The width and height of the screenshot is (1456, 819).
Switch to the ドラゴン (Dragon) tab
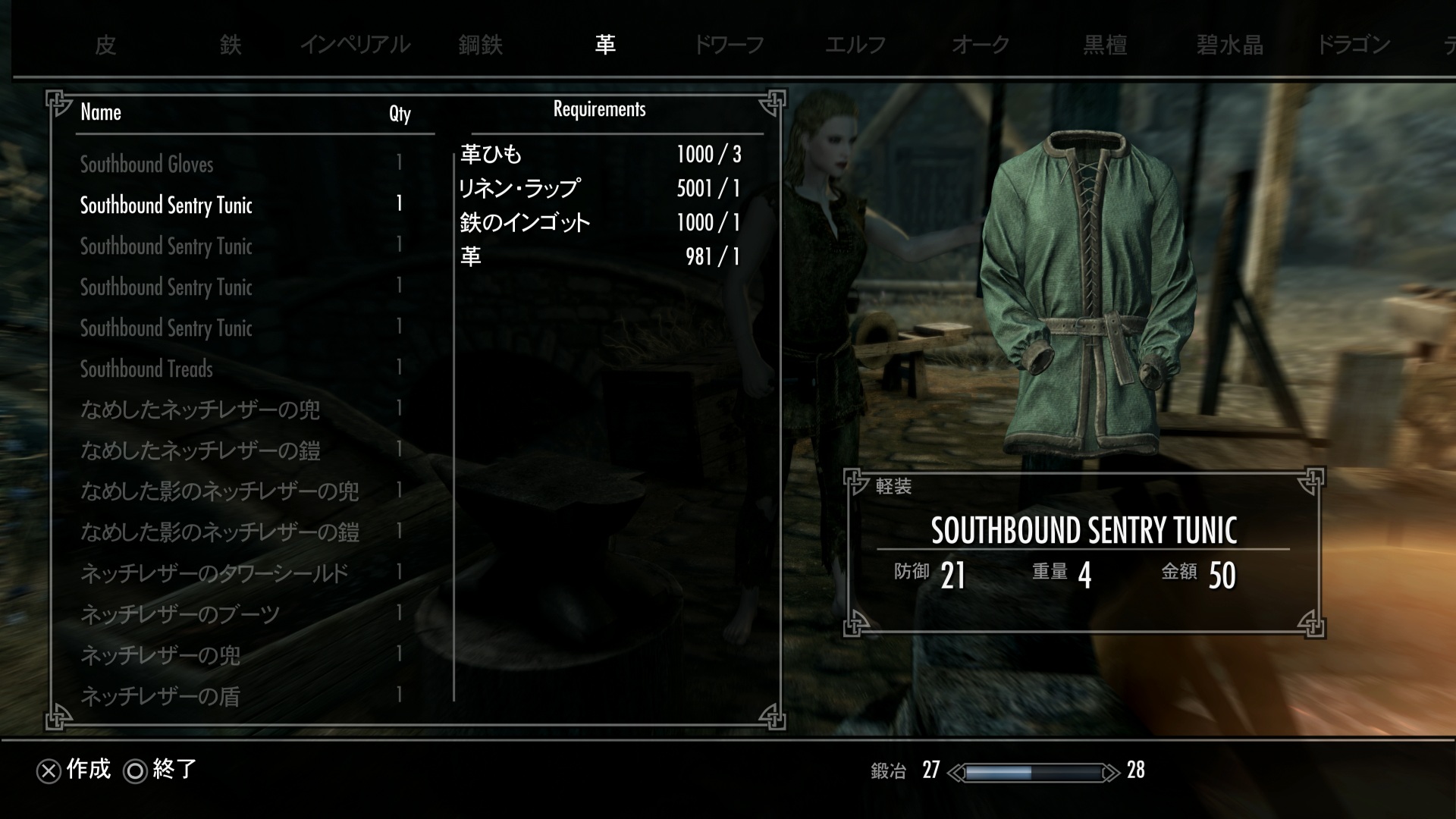1354,45
